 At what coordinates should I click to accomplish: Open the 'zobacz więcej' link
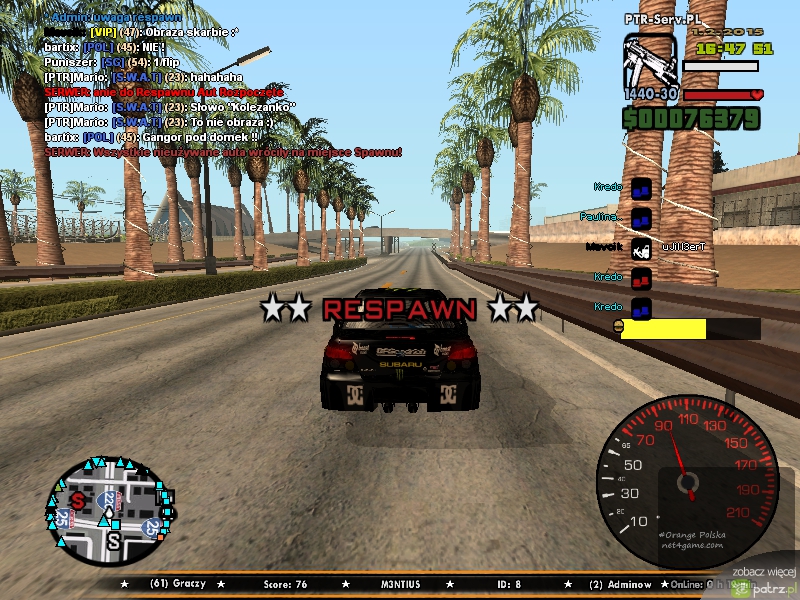(x=763, y=571)
